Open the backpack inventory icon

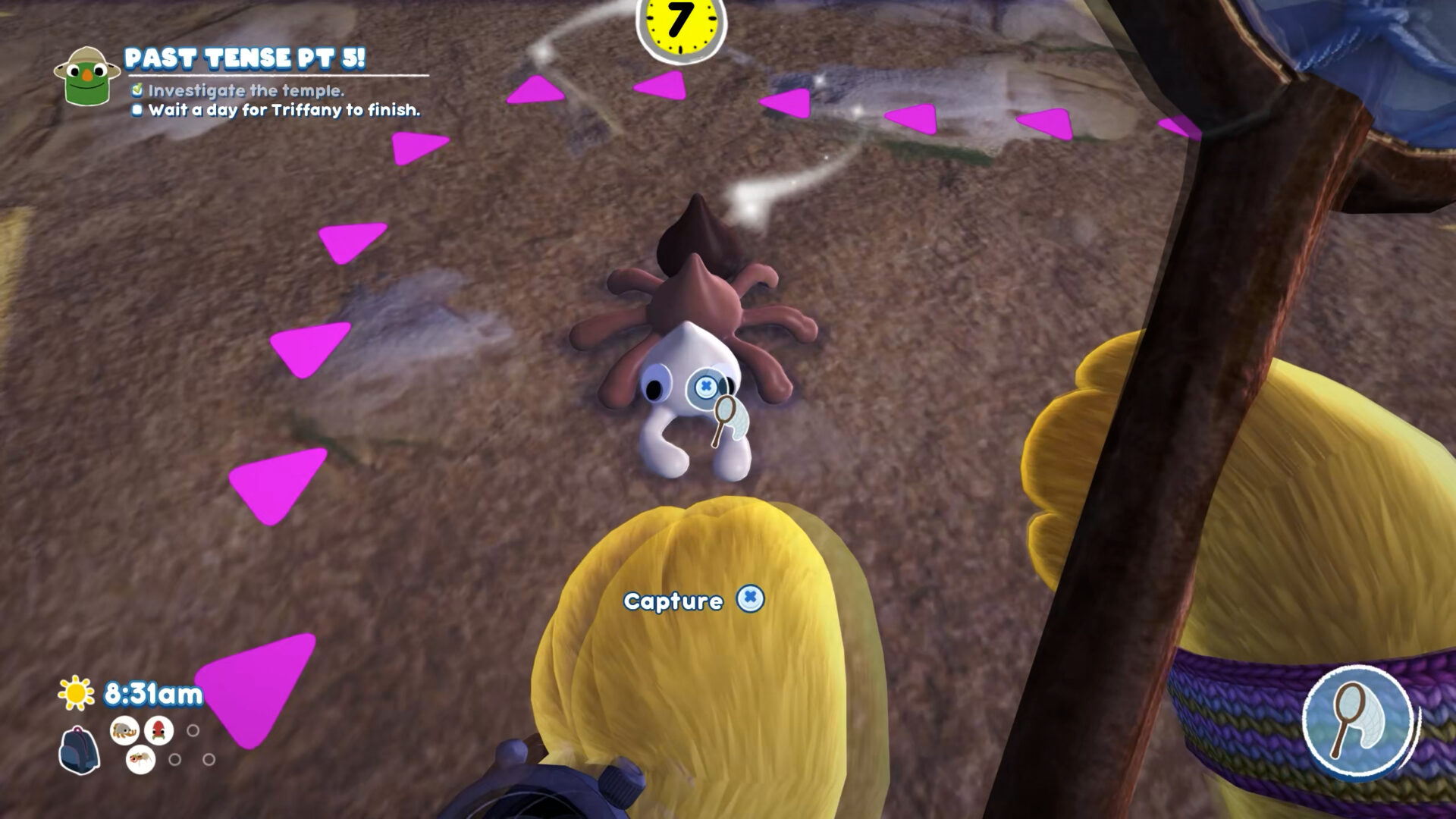(79, 750)
